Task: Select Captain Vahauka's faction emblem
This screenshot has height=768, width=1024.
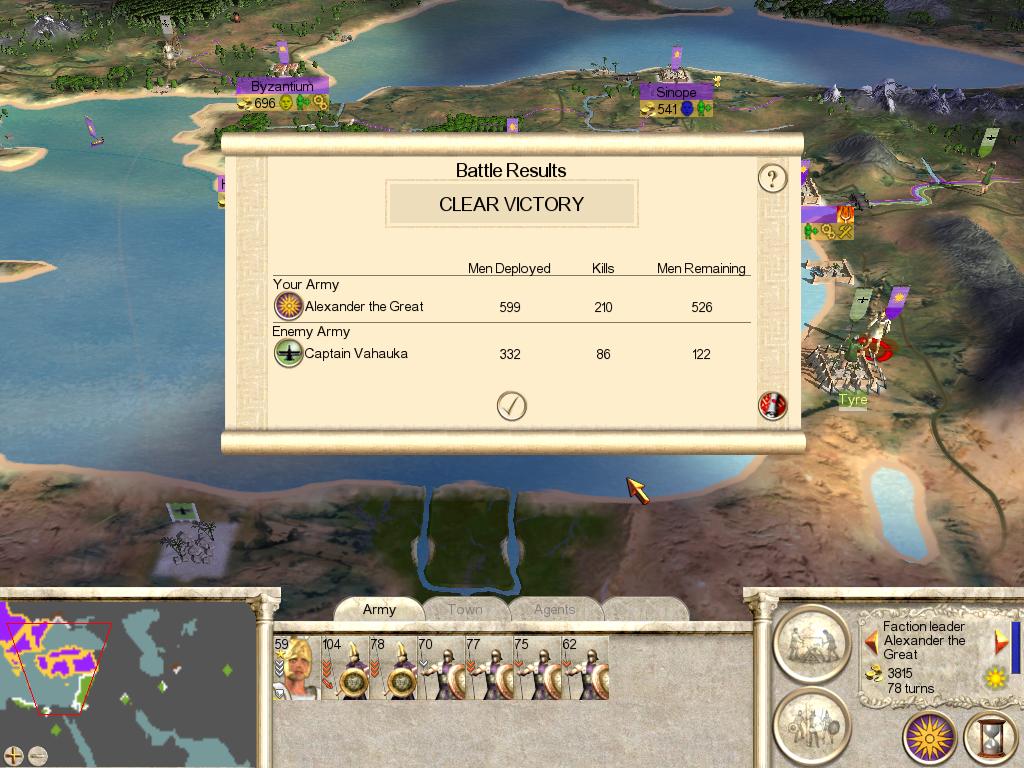Action: [288, 353]
